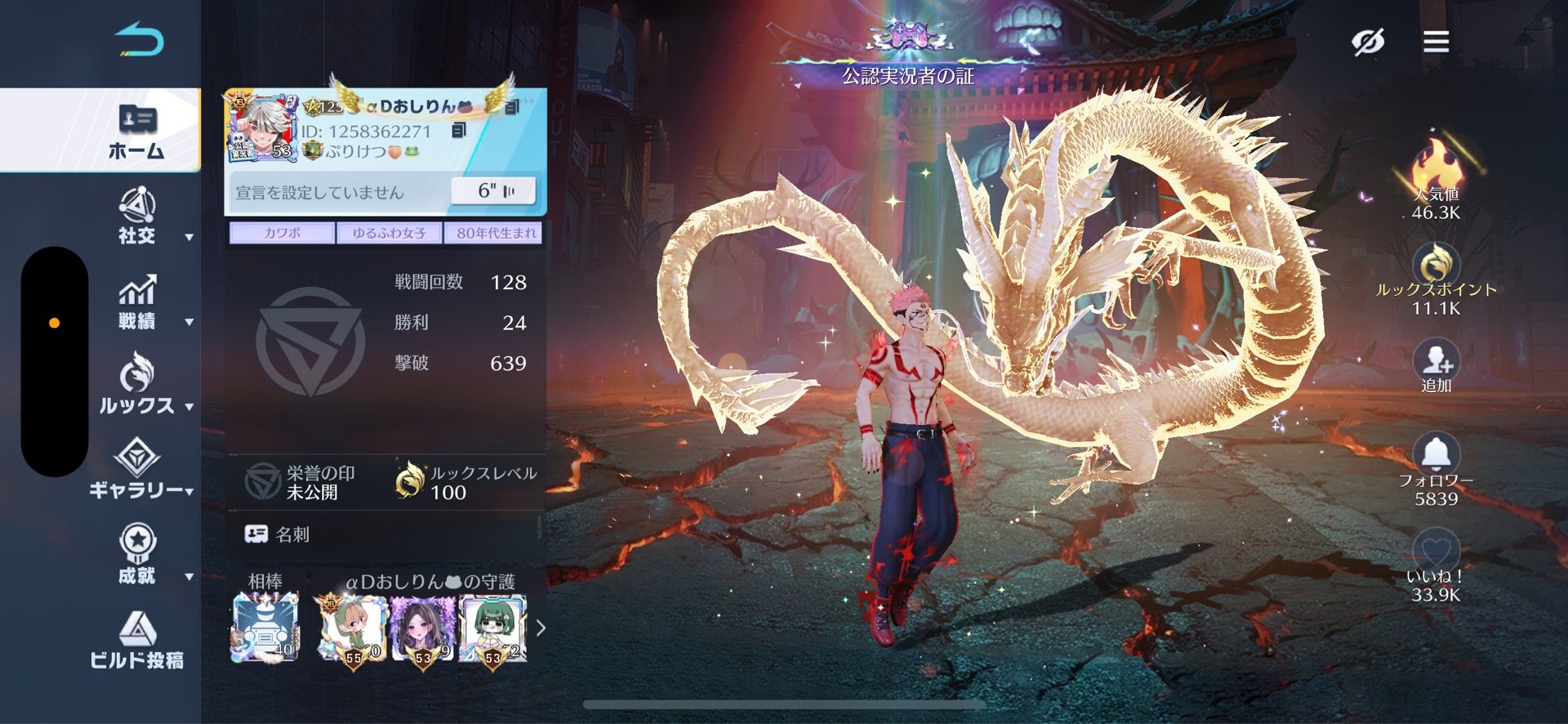The width and height of the screenshot is (1568, 724).
Task: Copy the player ID number
Action: pos(459,131)
